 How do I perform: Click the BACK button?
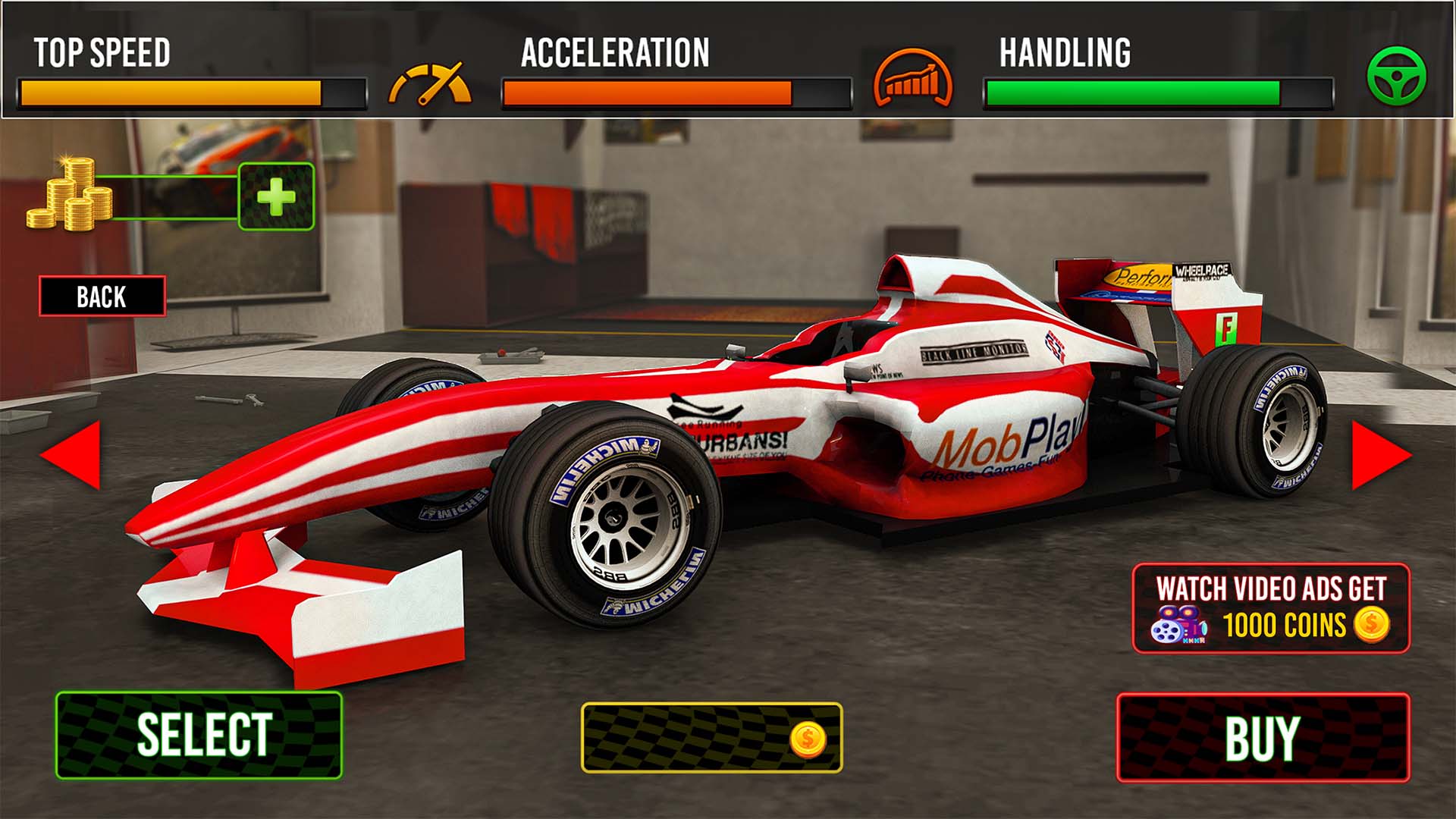tap(102, 297)
